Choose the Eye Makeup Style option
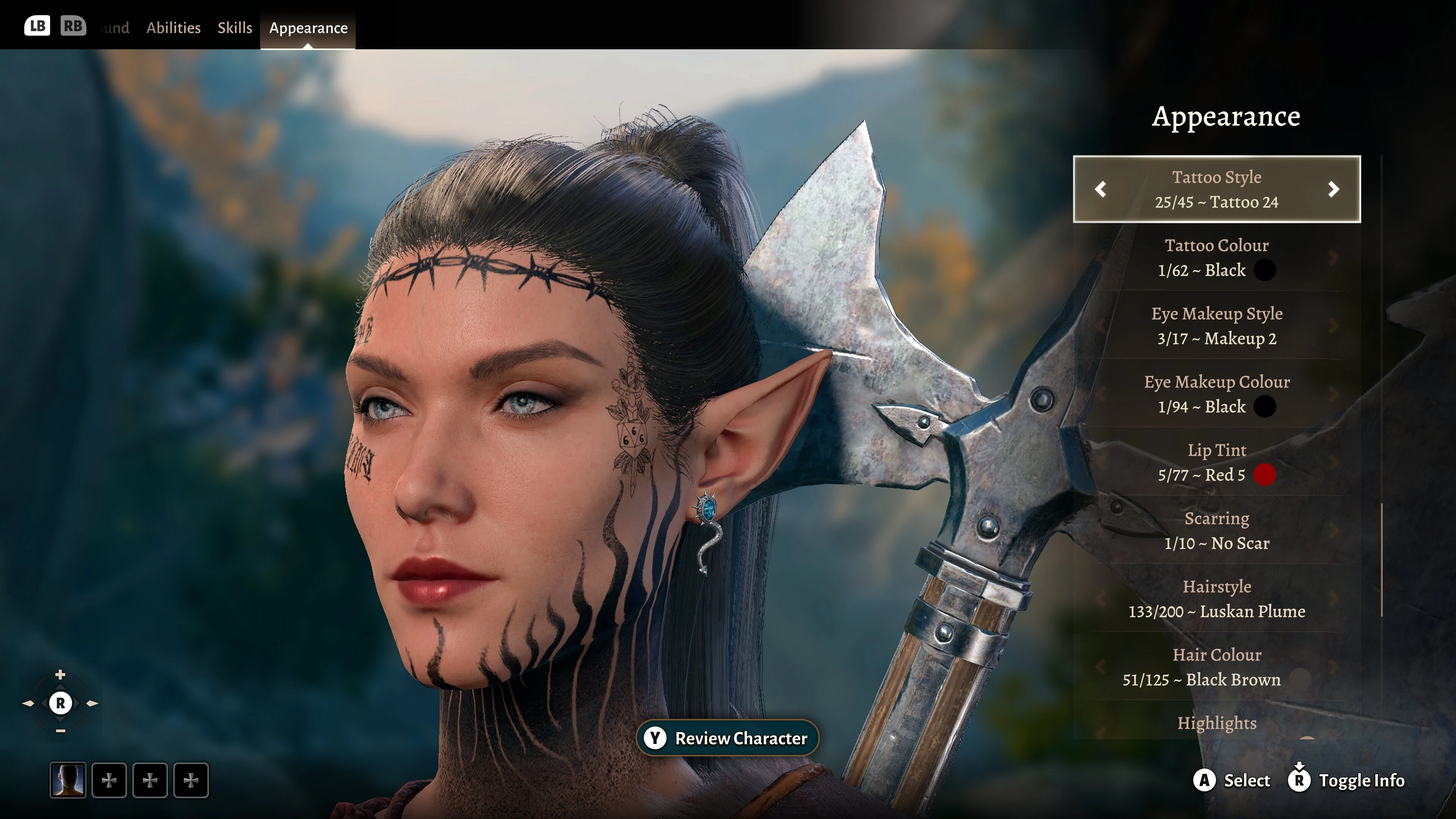 (1216, 326)
